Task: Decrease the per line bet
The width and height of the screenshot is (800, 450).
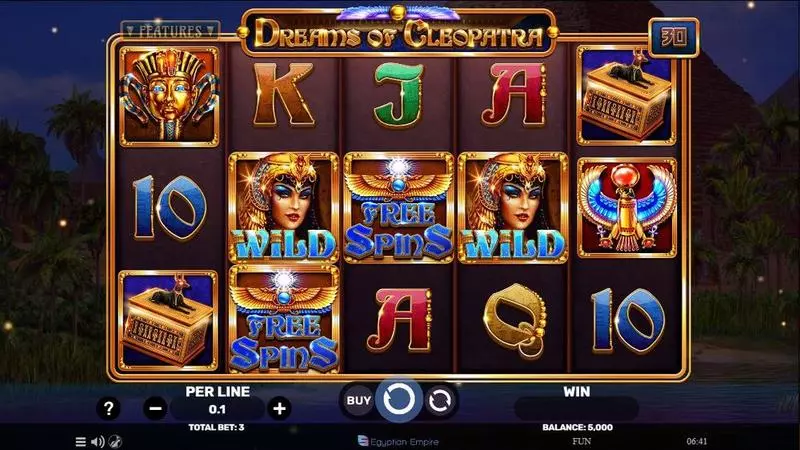Action: [155, 407]
